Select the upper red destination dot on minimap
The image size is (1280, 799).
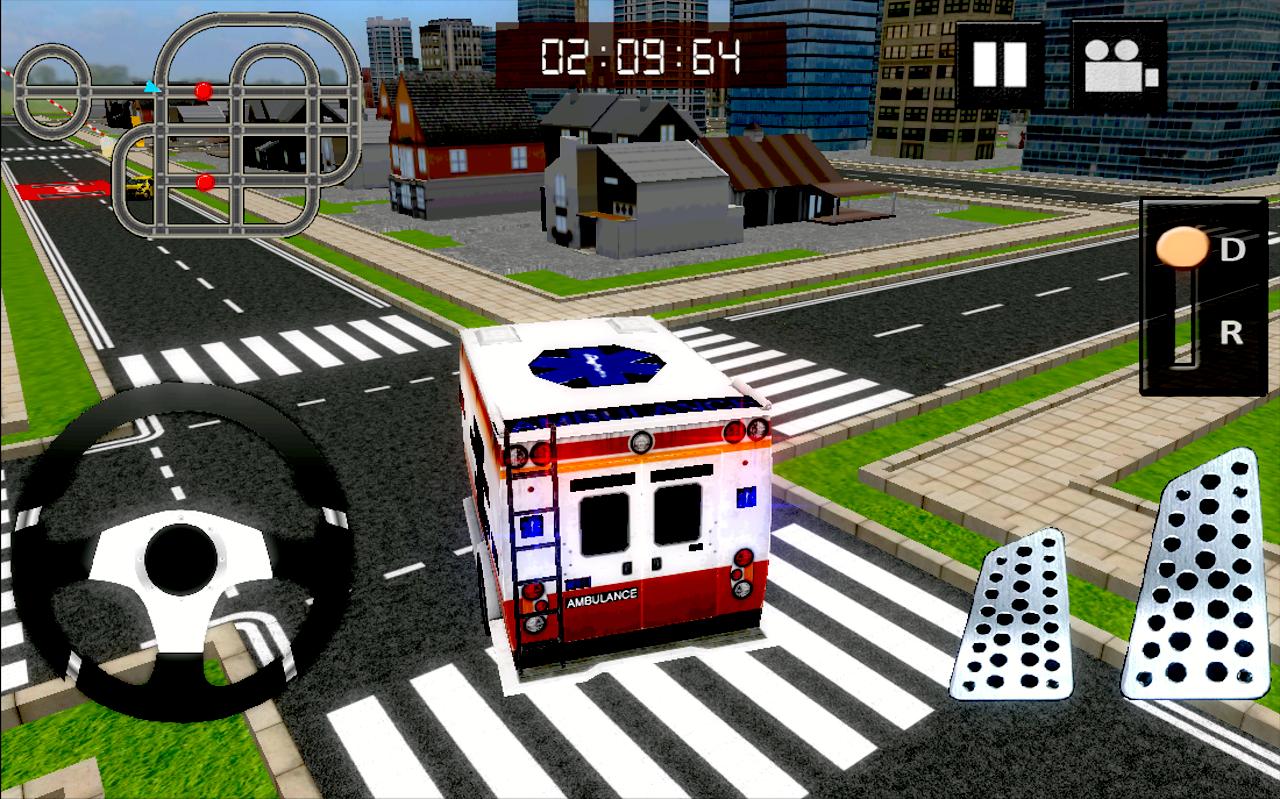click(x=202, y=91)
